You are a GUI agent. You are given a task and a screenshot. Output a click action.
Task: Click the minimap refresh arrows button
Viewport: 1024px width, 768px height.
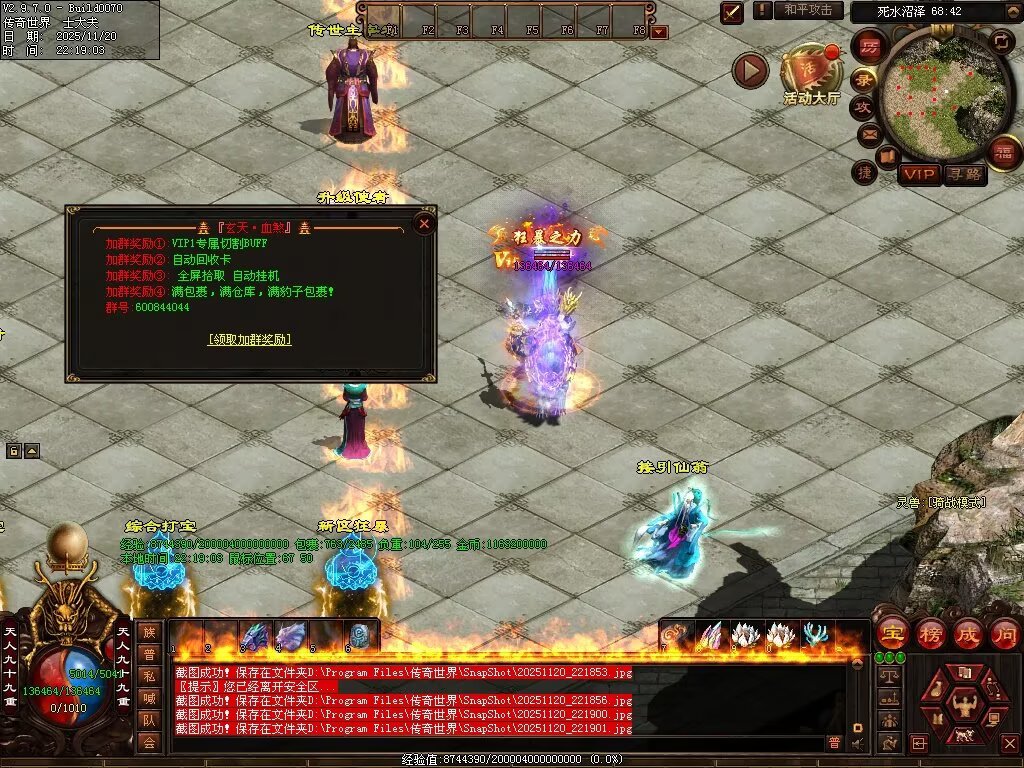(x=1001, y=41)
